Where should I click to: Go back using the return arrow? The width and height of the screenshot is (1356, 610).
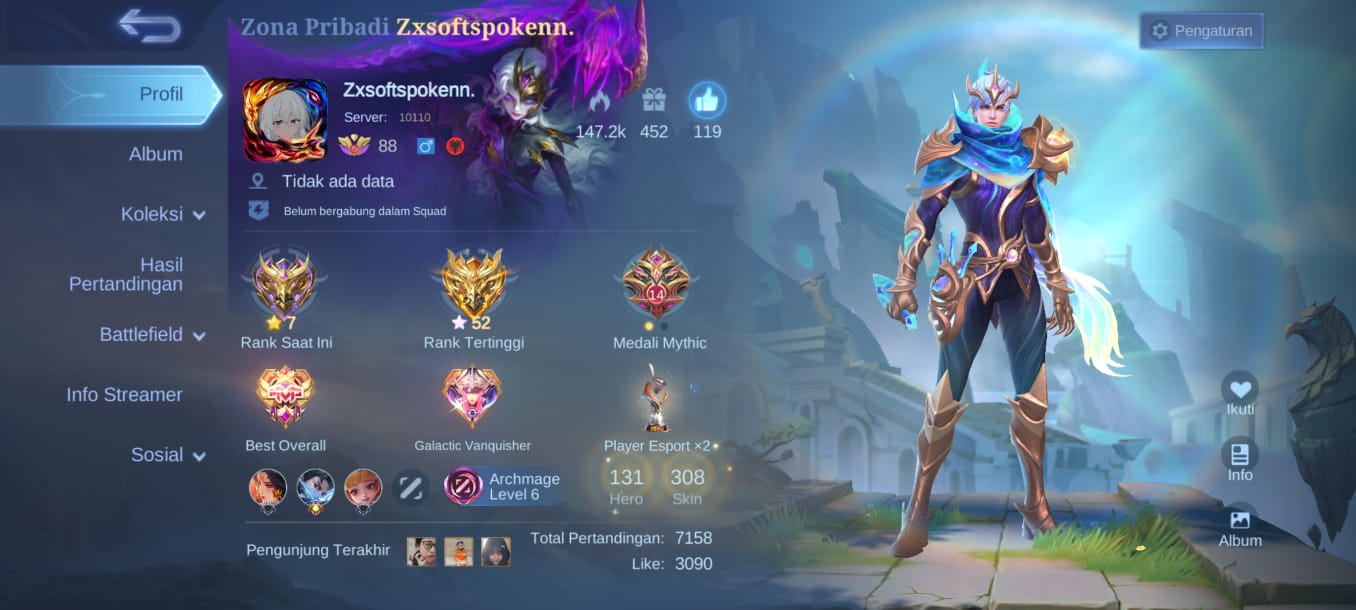tap(150, 25)
